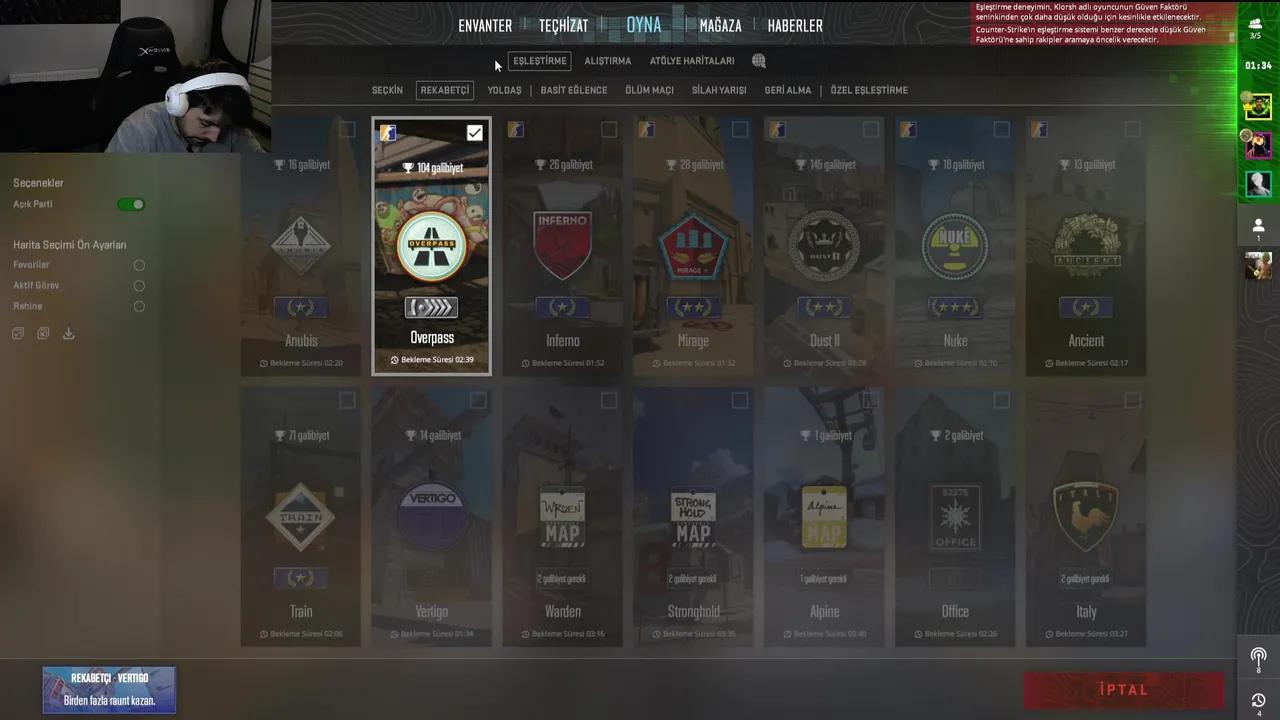Click the select-all maps icon in options panel
This screenshot has width=1280, height=720.
[x=17, y=333]
